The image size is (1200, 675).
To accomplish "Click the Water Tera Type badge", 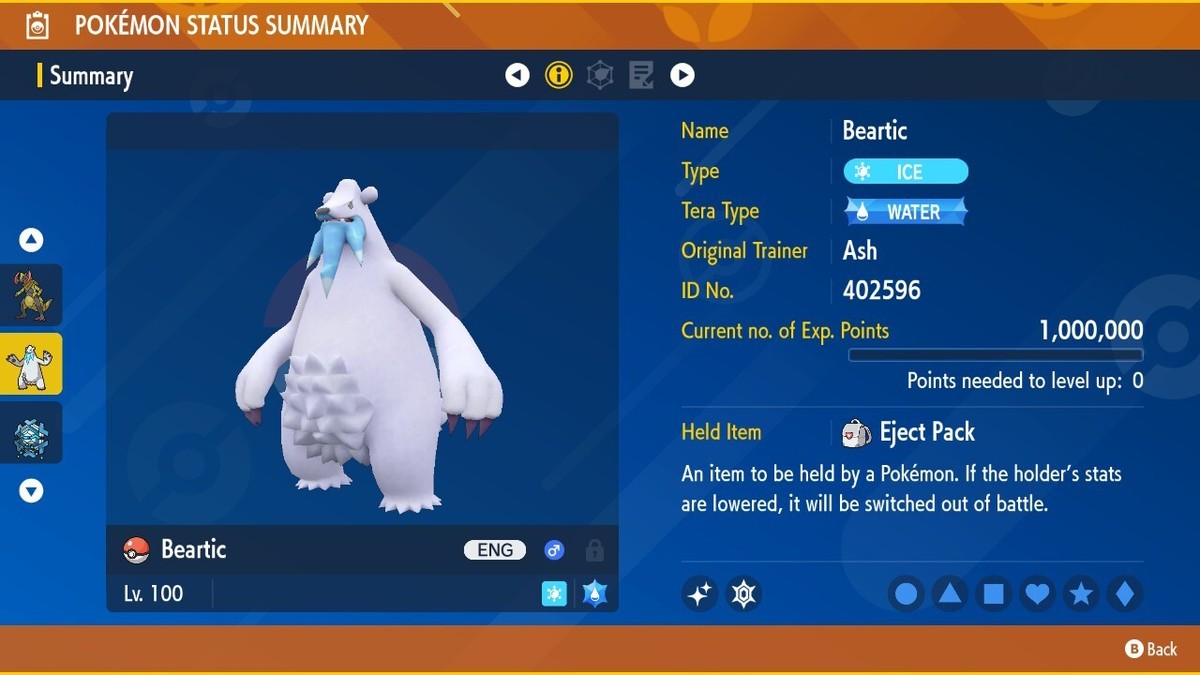I will [x=906, y=212].
